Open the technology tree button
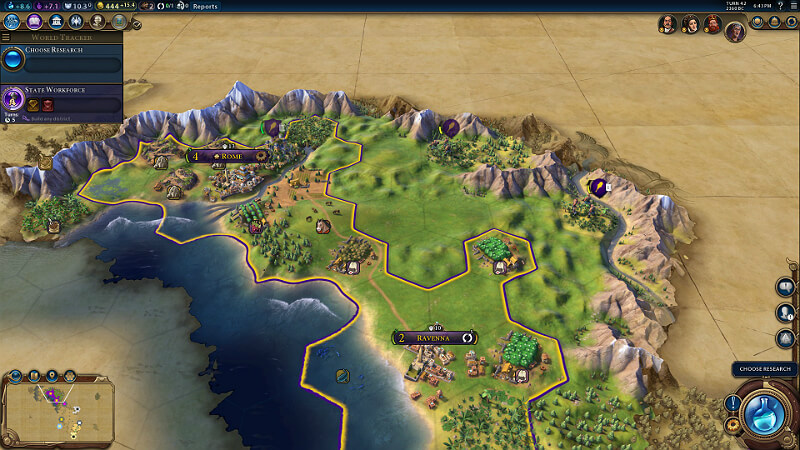This screenshot has width=800, height=450. pyautogui.click(x=12, y=20)
